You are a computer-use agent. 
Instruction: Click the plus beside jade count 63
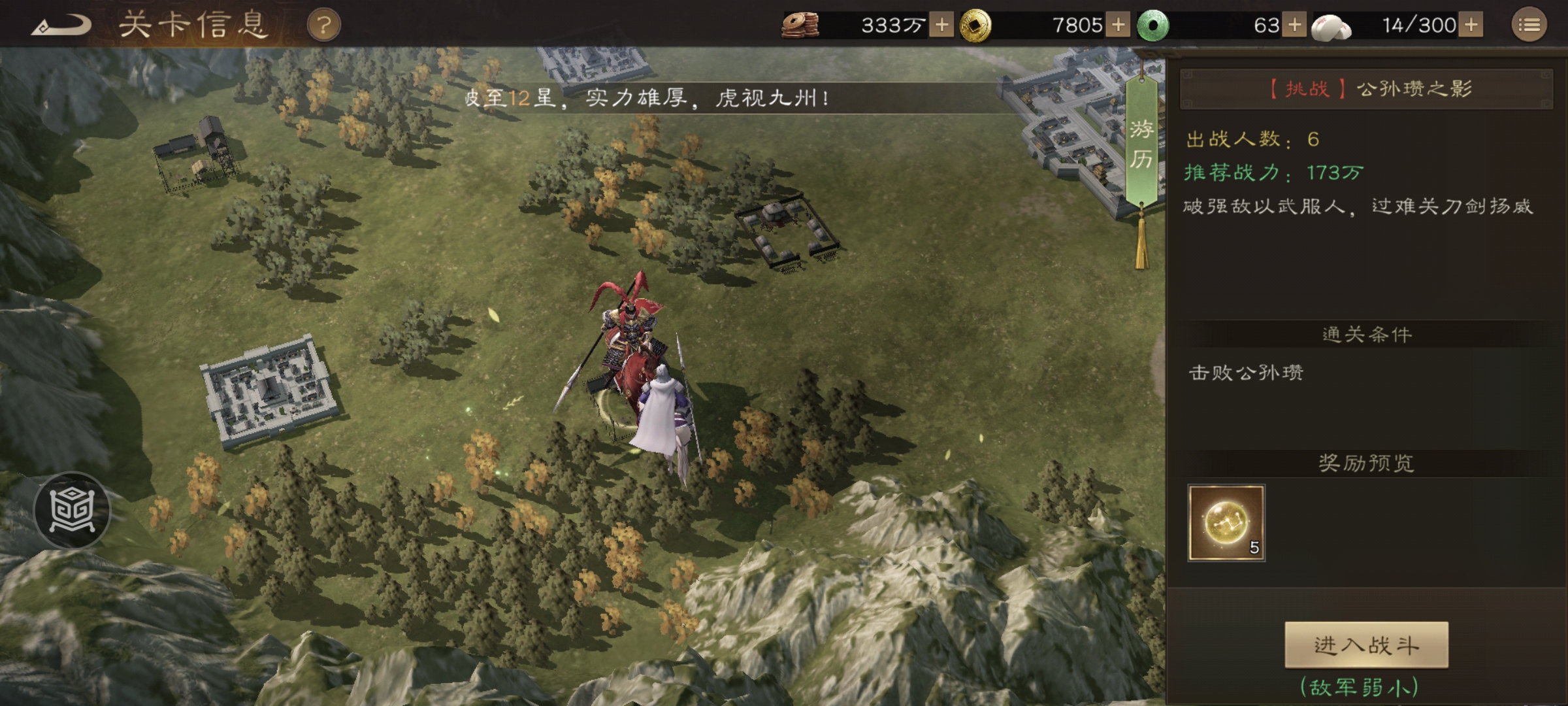[x=1295, y=25]
